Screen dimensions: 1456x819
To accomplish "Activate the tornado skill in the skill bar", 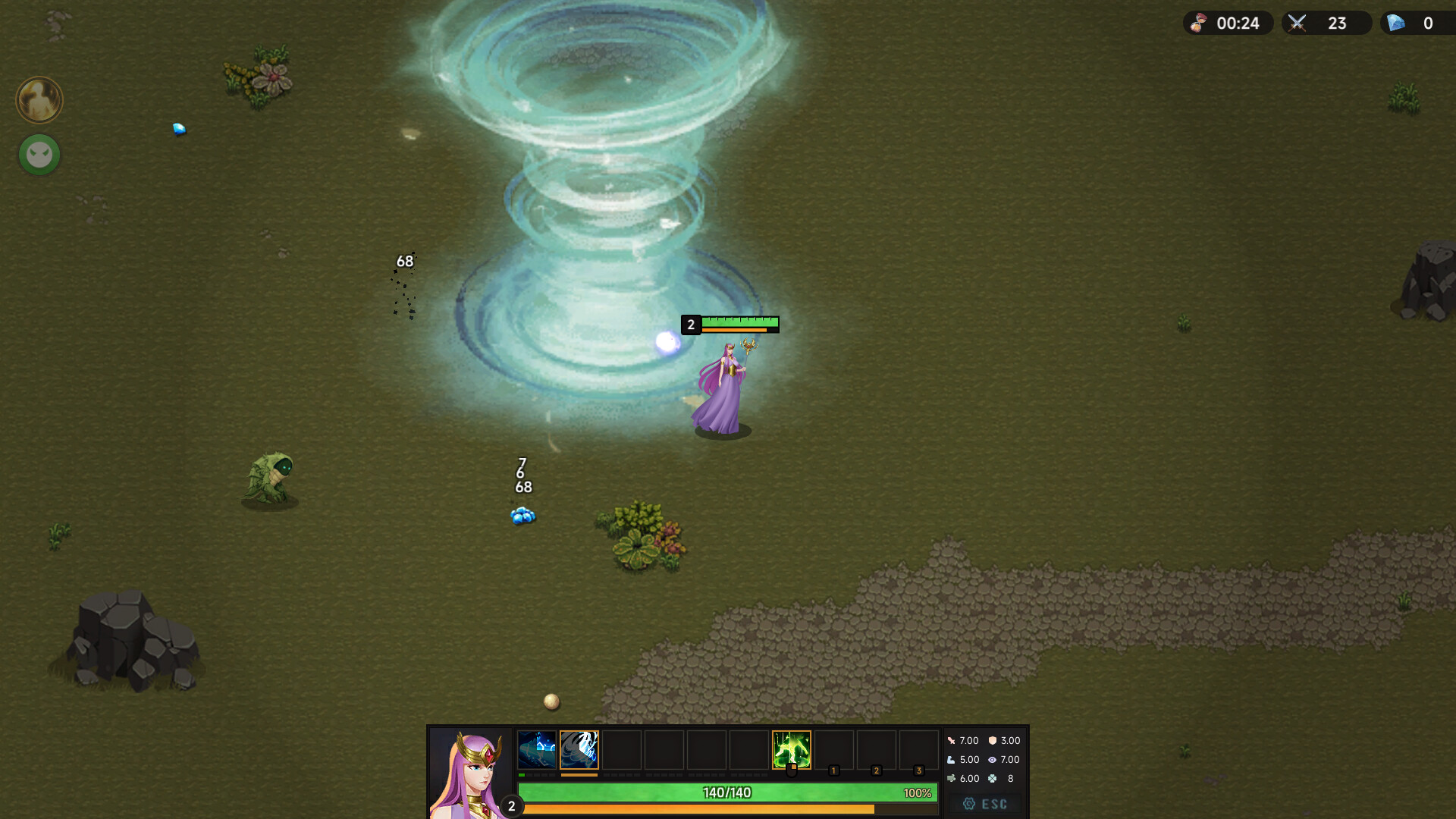I will (579, 749).
